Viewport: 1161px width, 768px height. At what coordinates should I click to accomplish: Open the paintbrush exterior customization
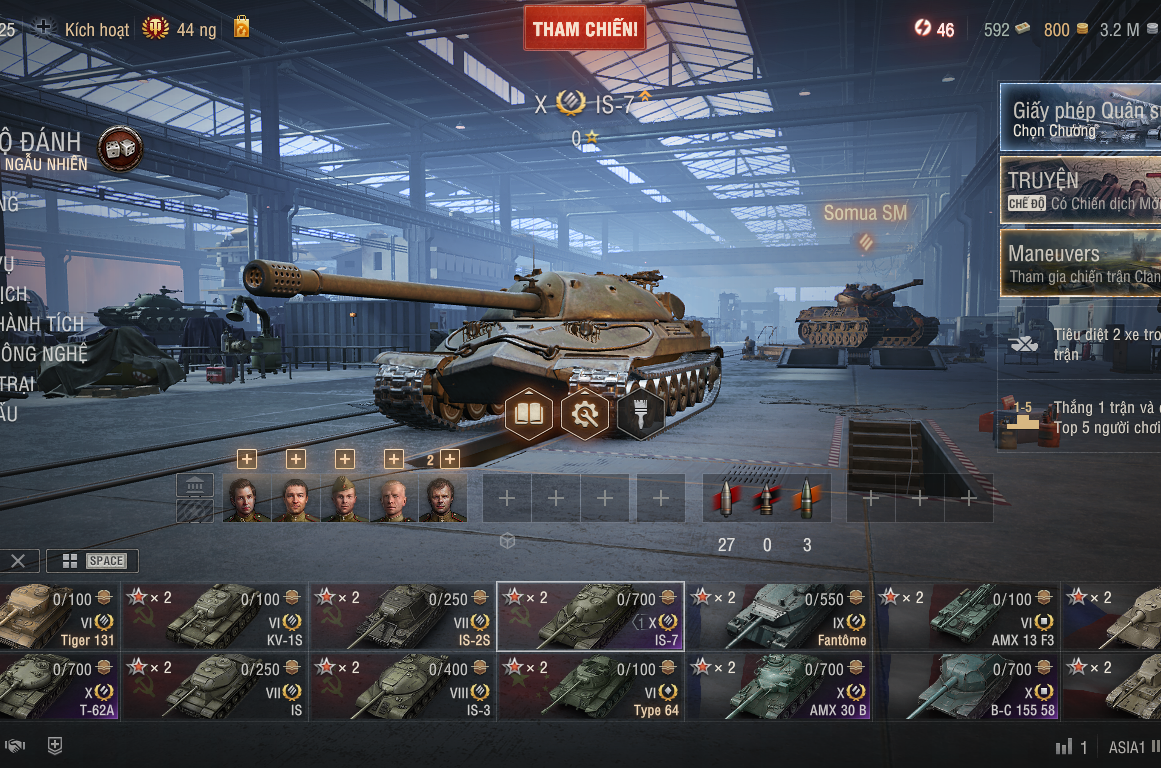pos(641,414)
